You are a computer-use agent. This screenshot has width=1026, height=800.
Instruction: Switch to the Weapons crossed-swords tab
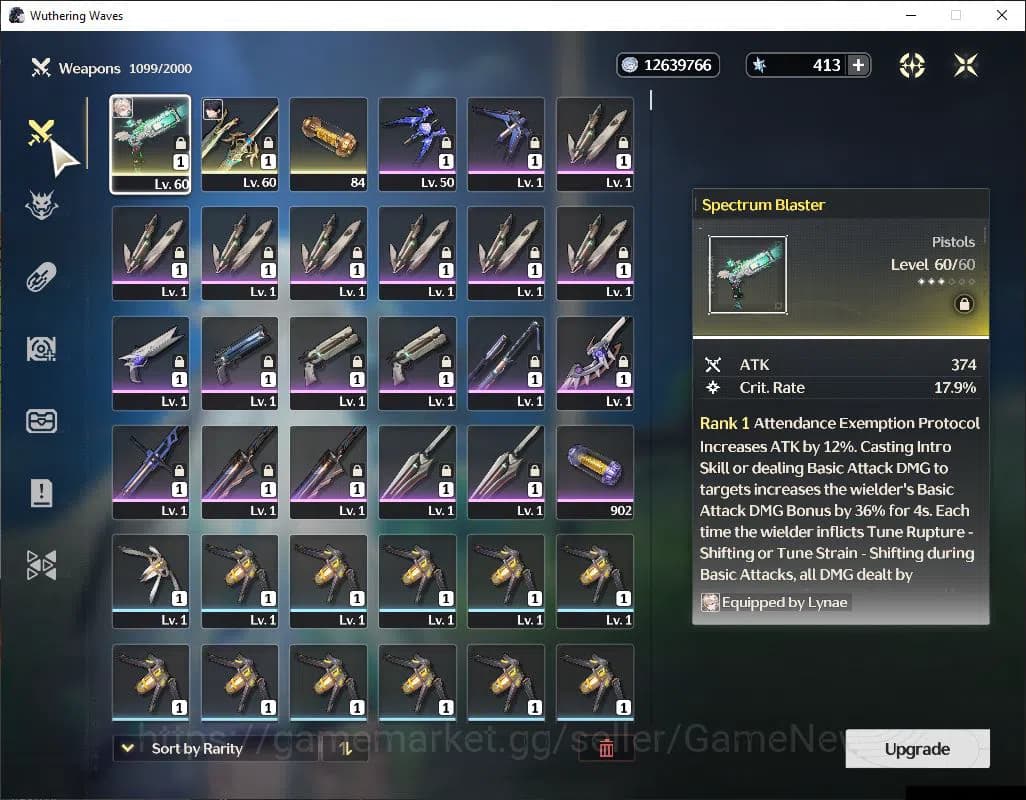(x=41, y=133)
